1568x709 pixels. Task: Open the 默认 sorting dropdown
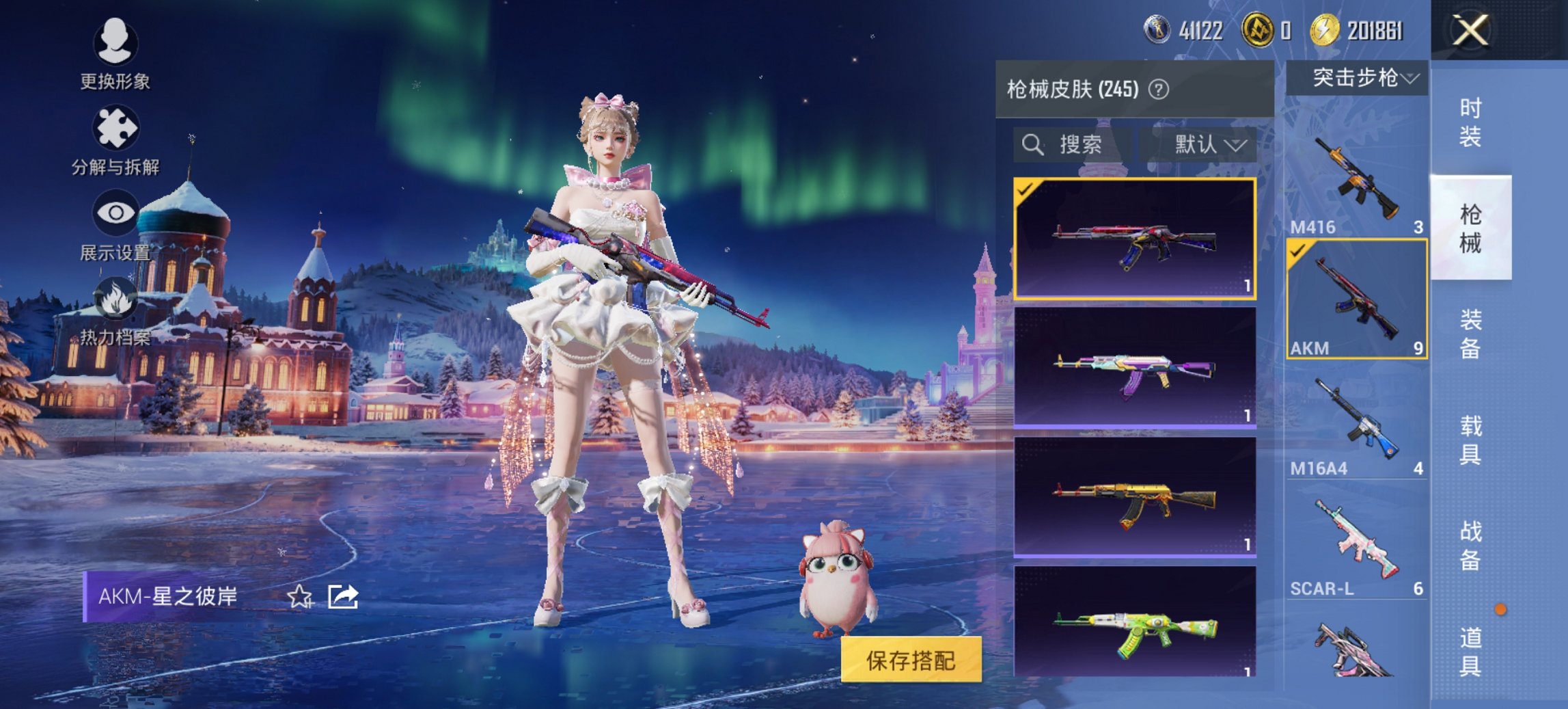tap(1209, 144)
